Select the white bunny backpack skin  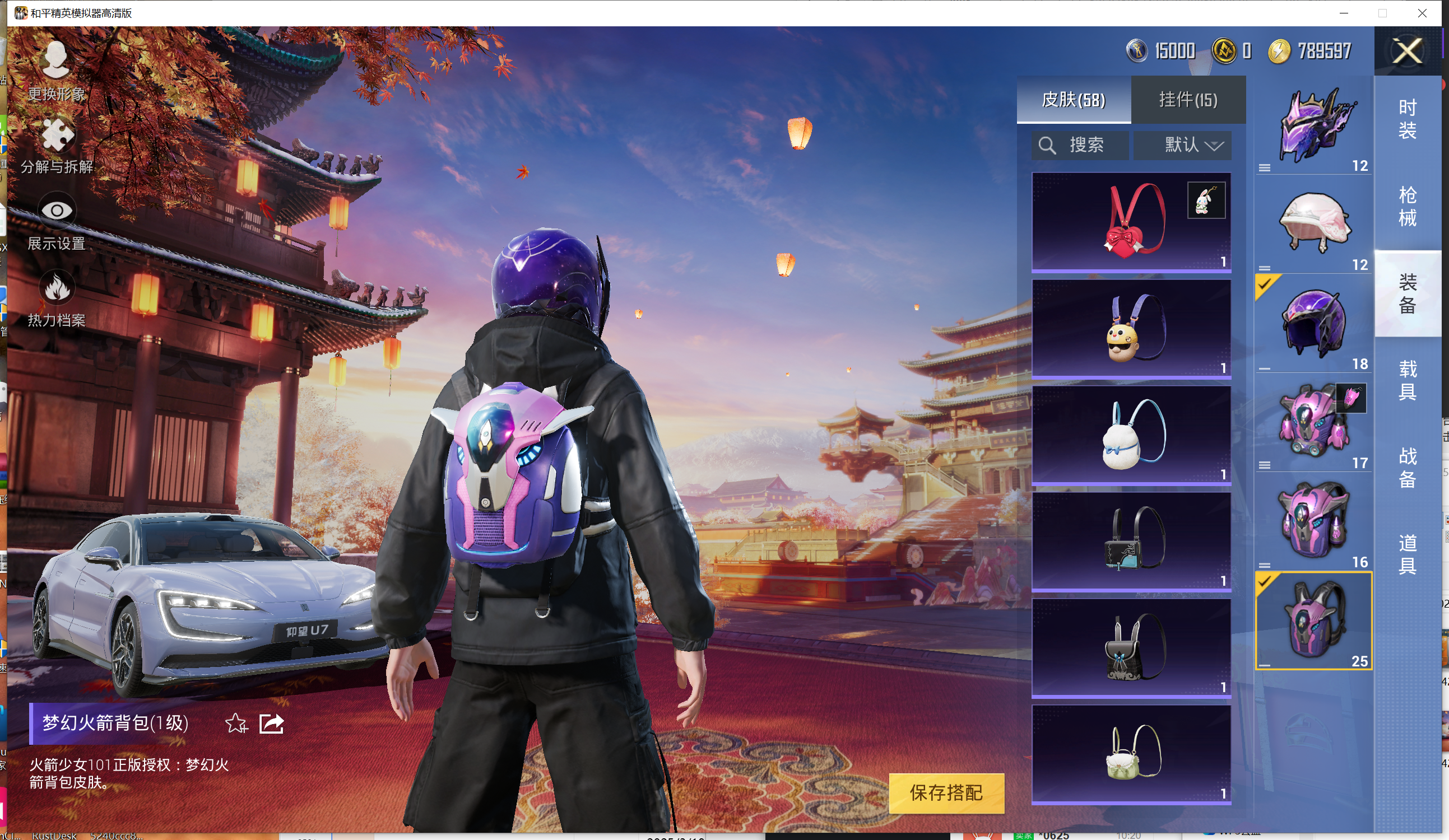point(1130,435)
